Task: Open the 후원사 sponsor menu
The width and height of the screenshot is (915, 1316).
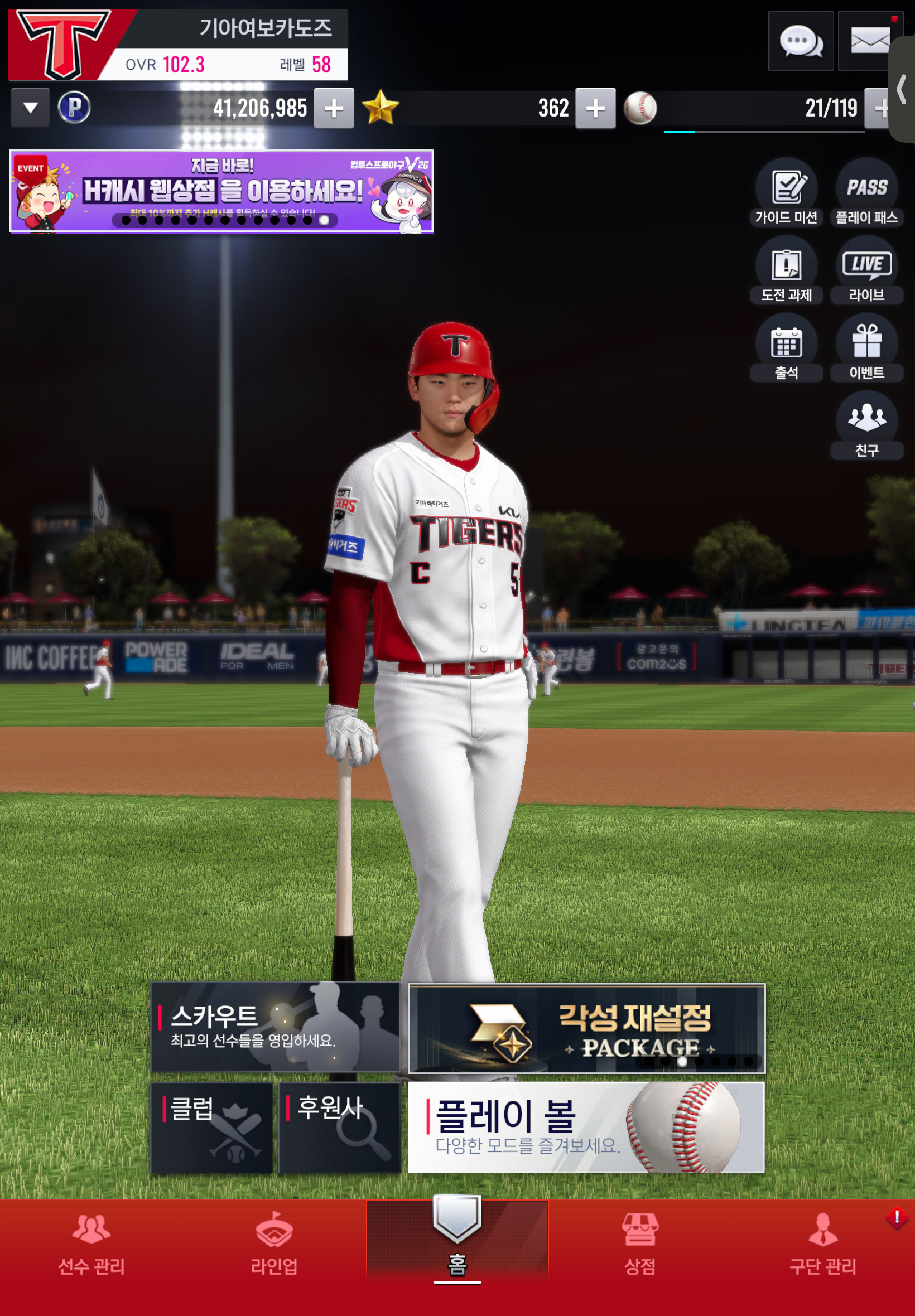Action: click(339, 1128)
